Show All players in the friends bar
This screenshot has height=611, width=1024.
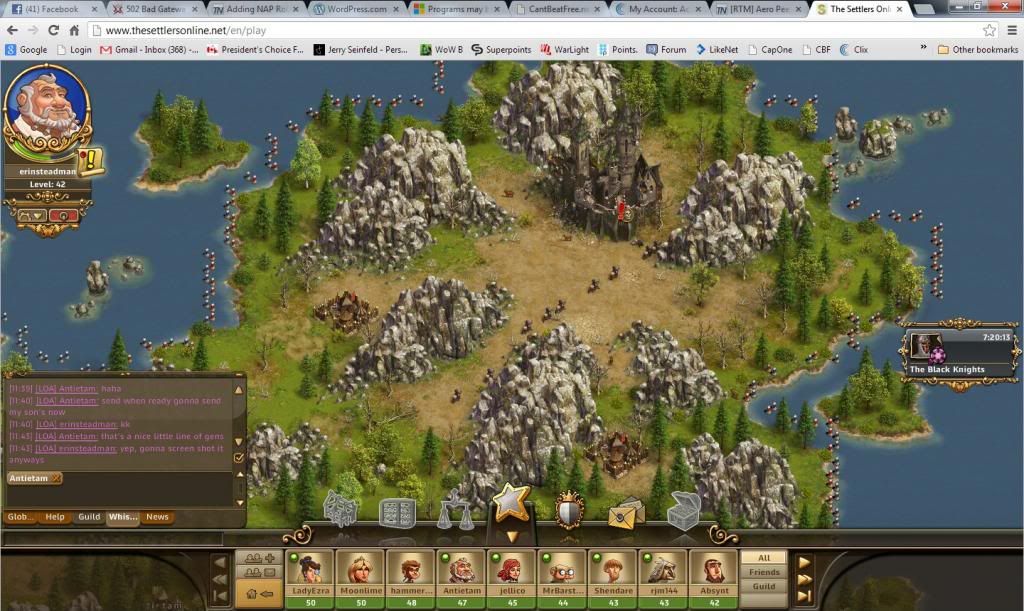point(764,558)
